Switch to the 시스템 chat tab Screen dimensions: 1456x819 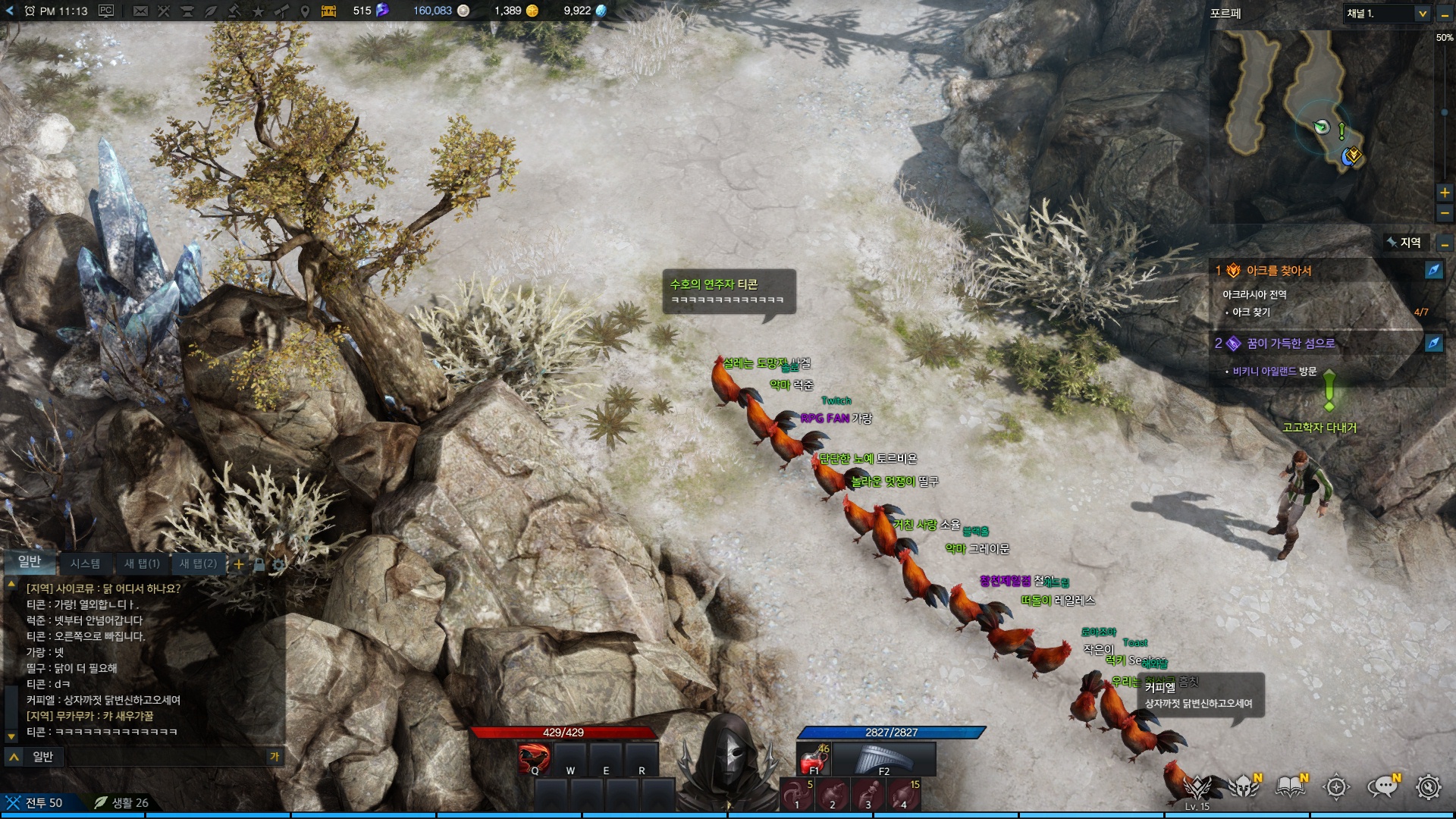85,563
